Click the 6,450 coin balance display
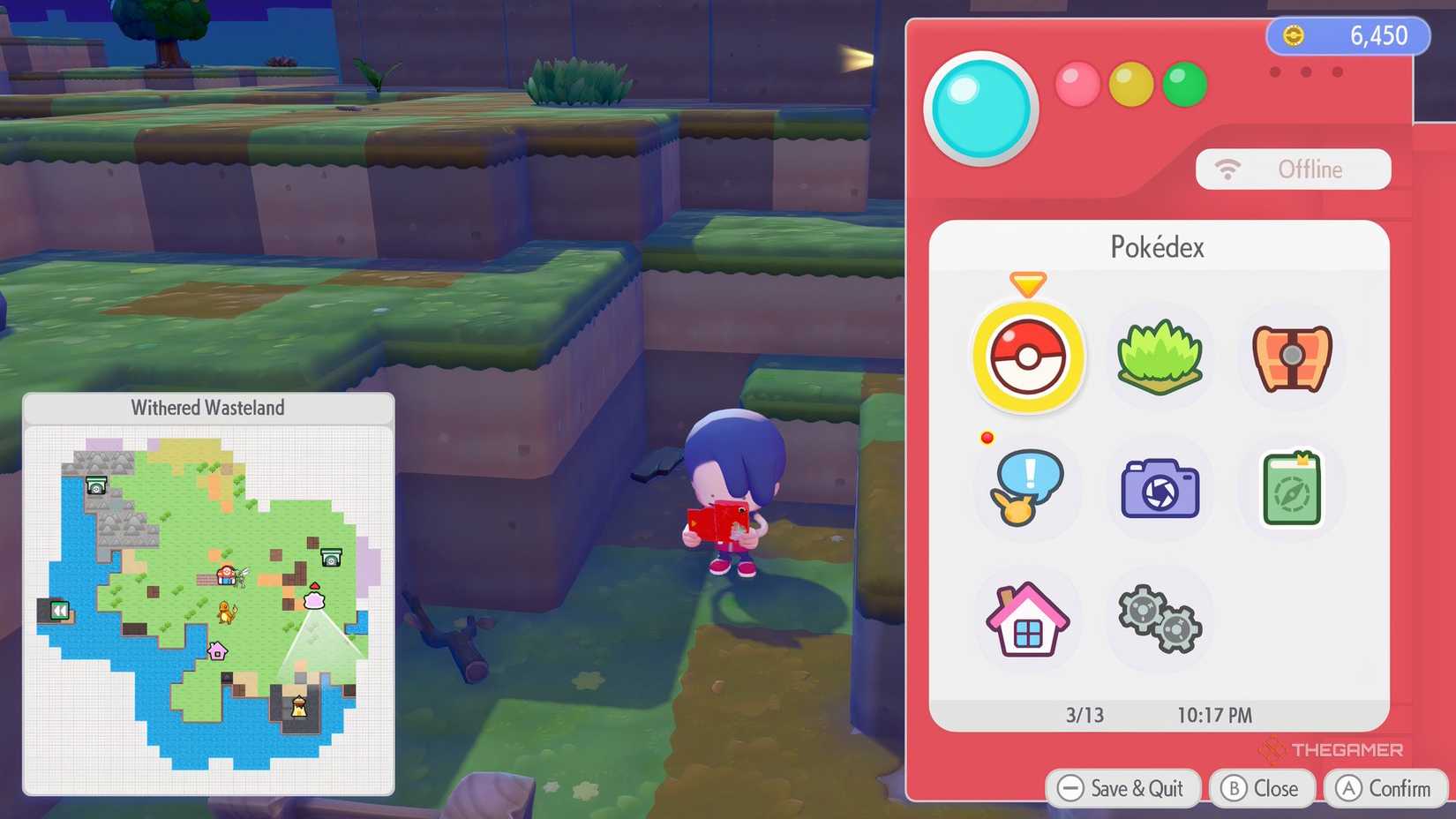The height and width of the screenshot is (819, 1456). point(1347,36)
